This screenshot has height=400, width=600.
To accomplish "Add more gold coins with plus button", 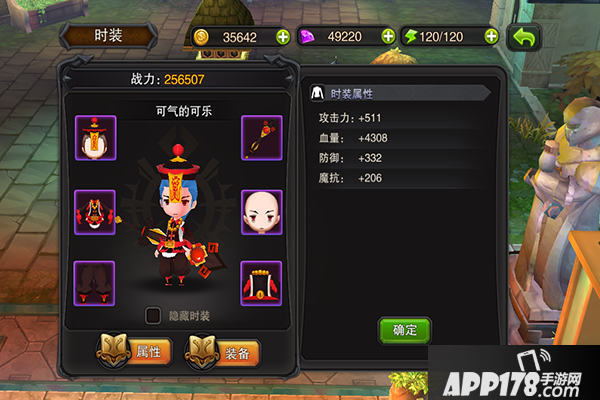I will click(x=282, y=37).
